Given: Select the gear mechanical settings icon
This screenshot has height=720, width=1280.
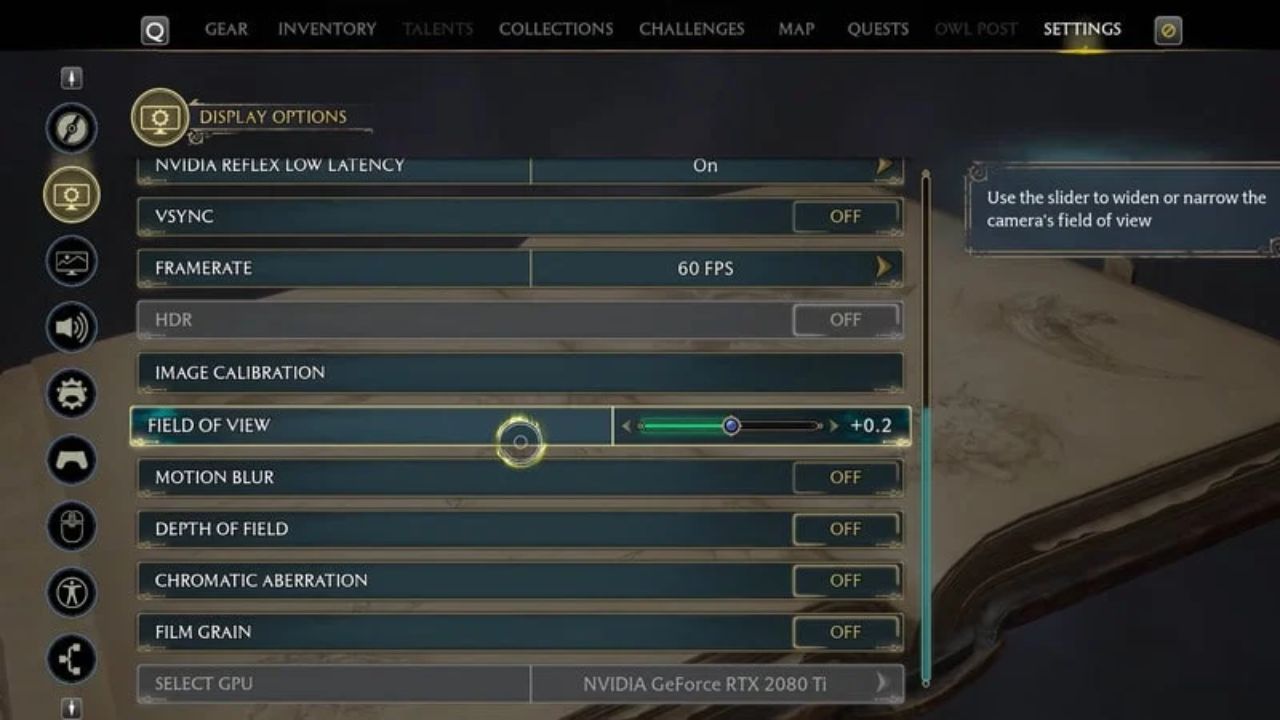Looking at the screenshot, I should [x=71, y=394].
